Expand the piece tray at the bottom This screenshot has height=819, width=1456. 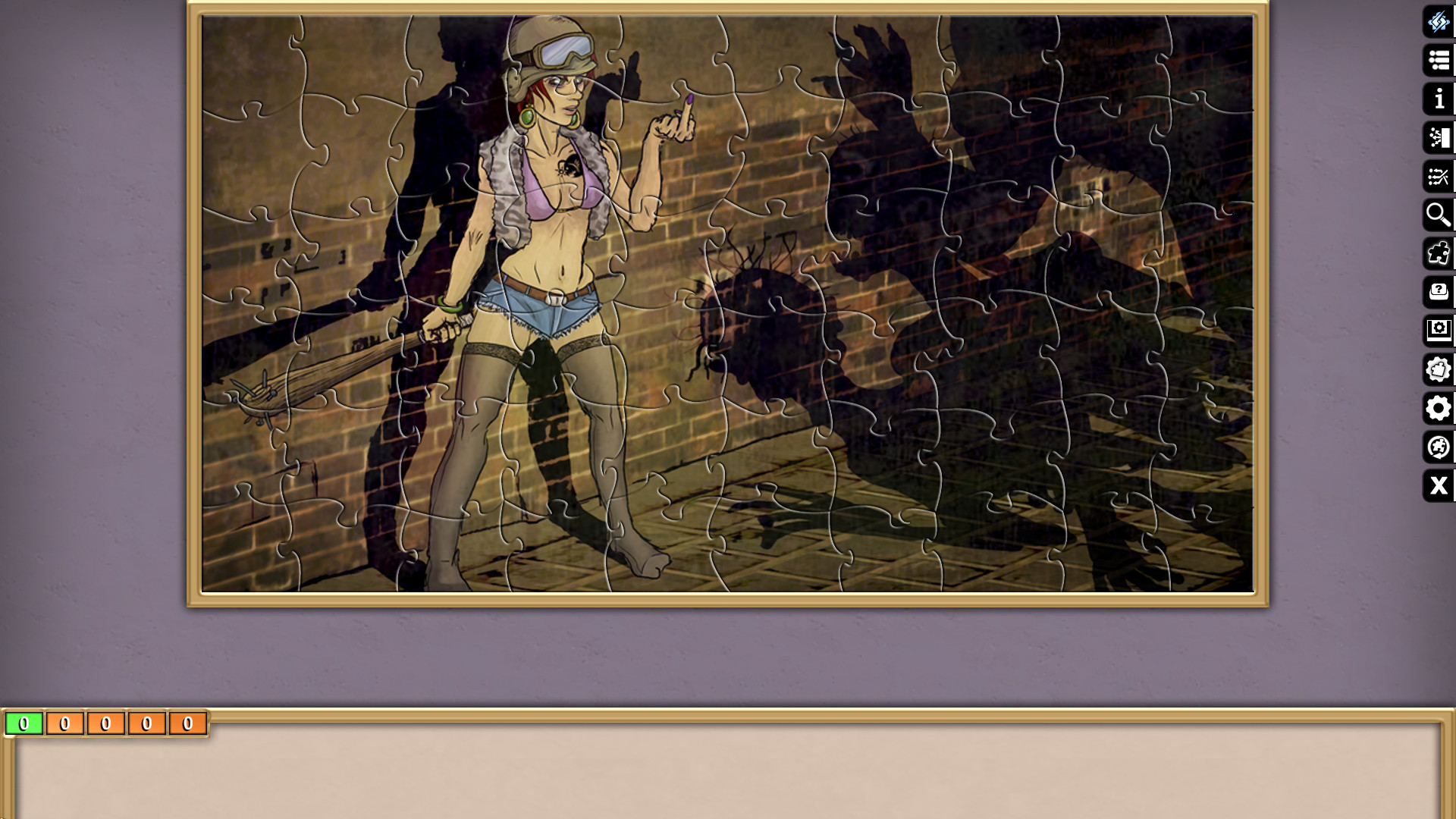(728, 773)
